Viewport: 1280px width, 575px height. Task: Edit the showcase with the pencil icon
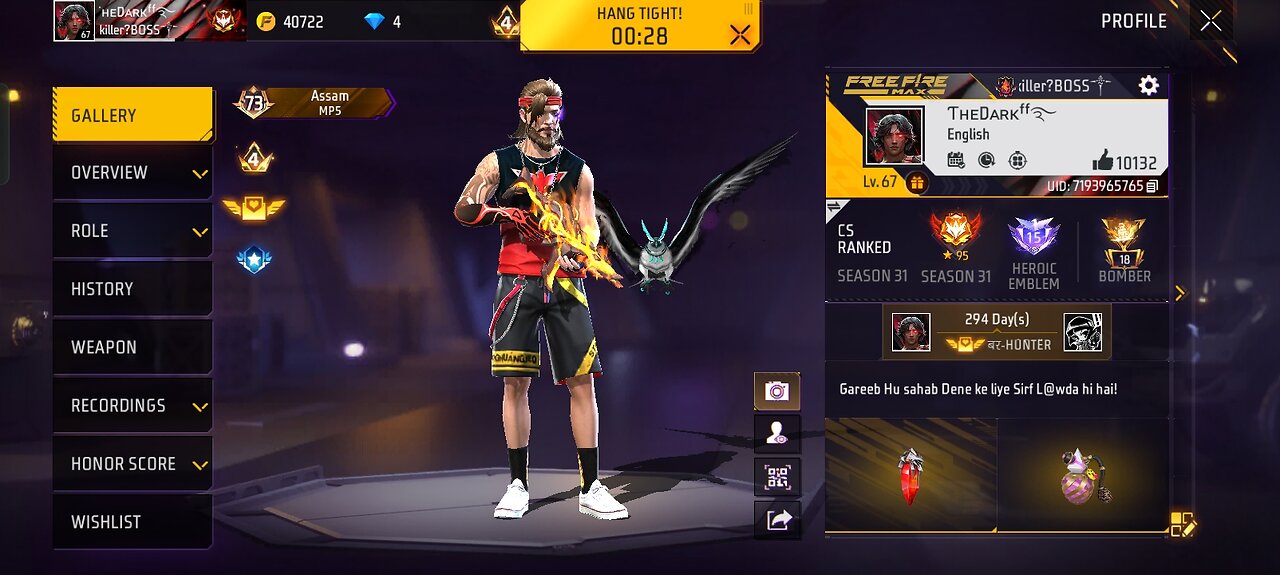coord(1182,524)
